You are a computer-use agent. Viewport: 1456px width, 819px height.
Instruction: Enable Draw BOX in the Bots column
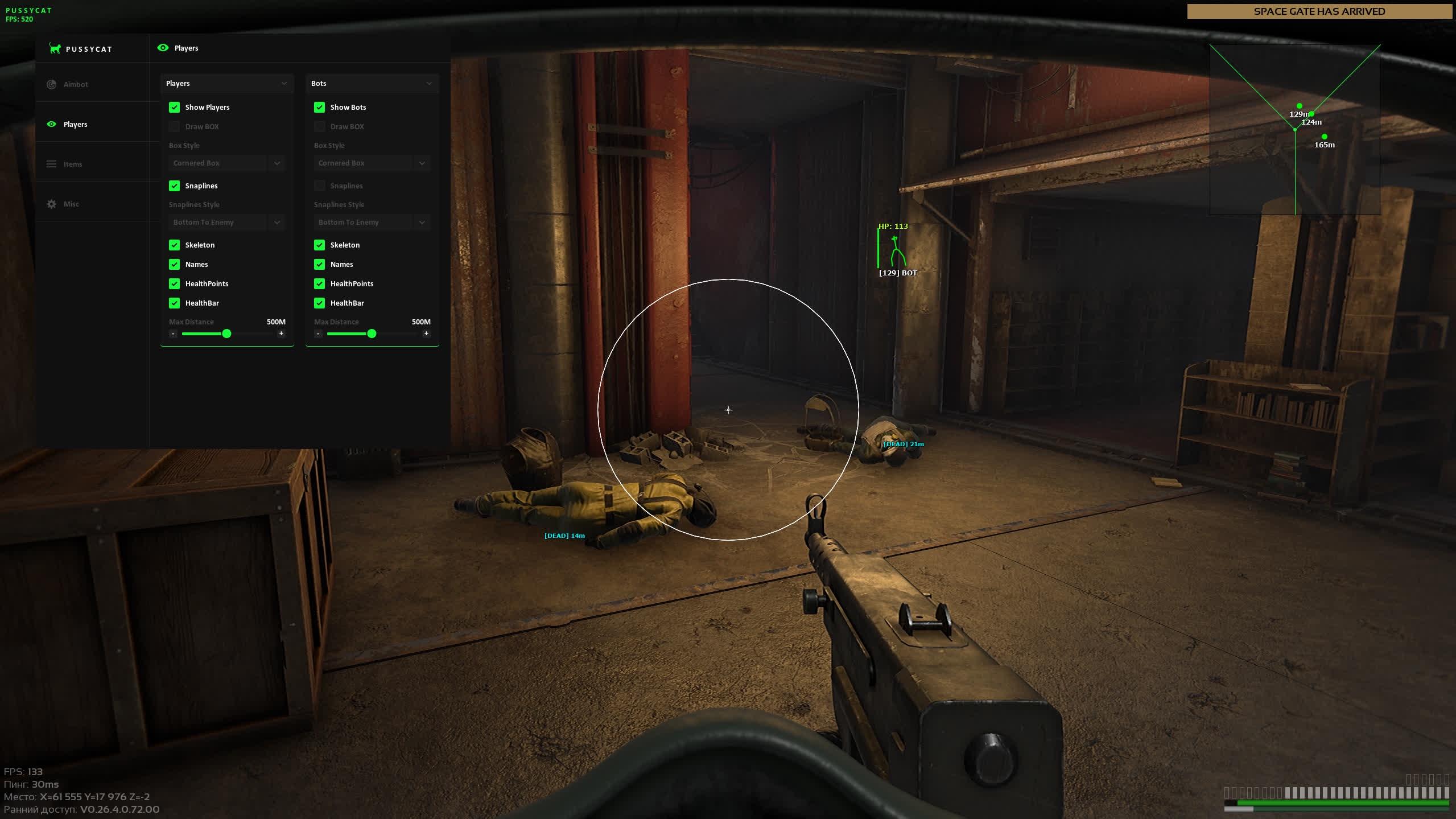319,126
